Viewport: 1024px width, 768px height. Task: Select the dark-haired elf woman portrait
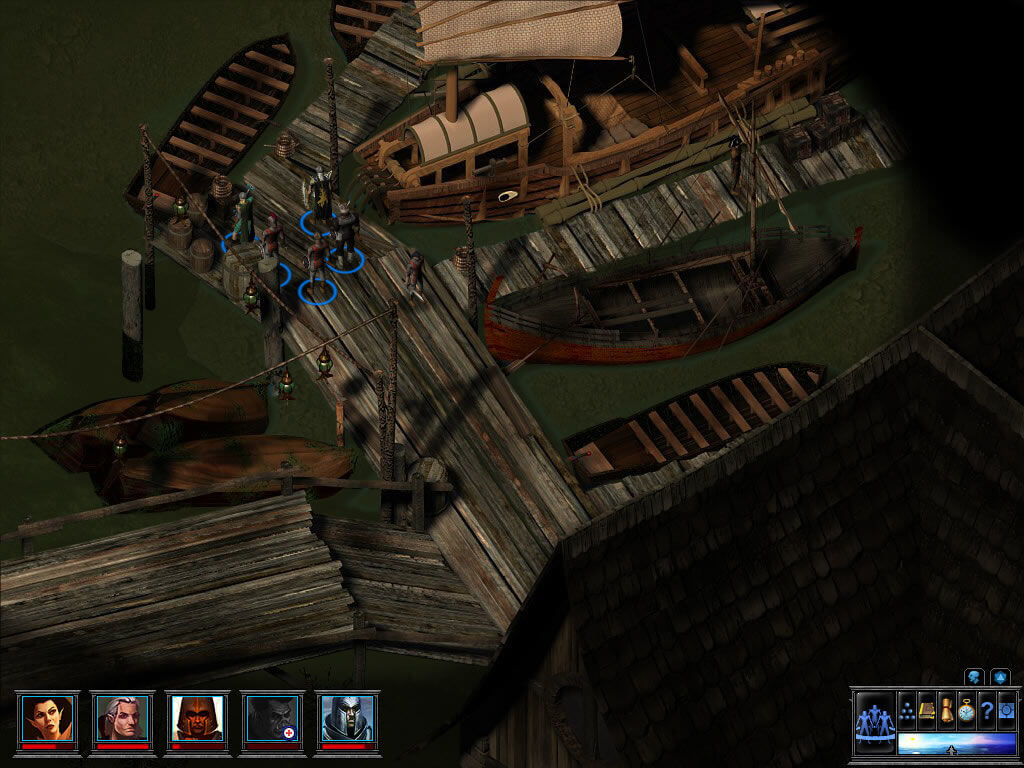click(47, 717)
